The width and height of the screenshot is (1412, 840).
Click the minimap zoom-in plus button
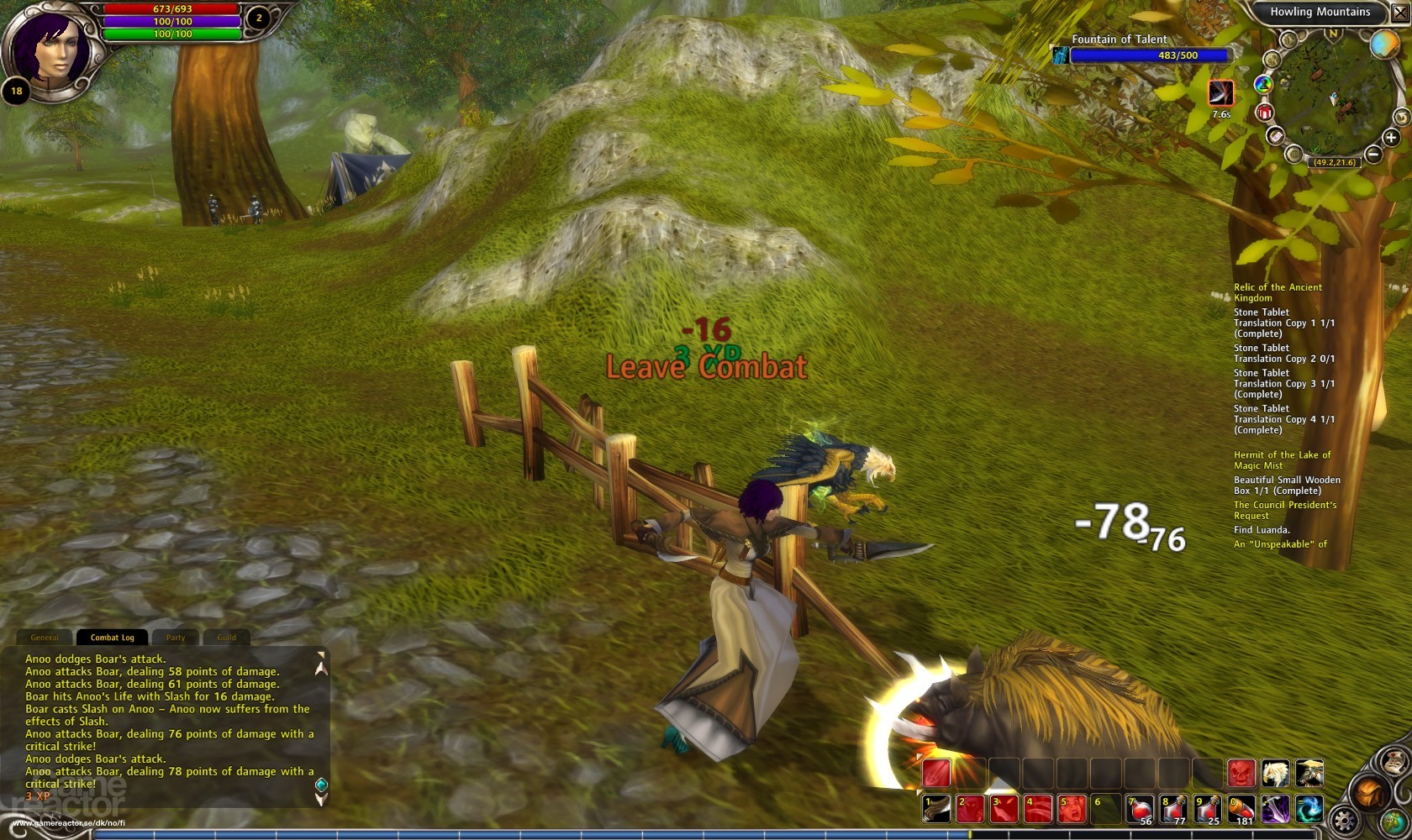1391,138
